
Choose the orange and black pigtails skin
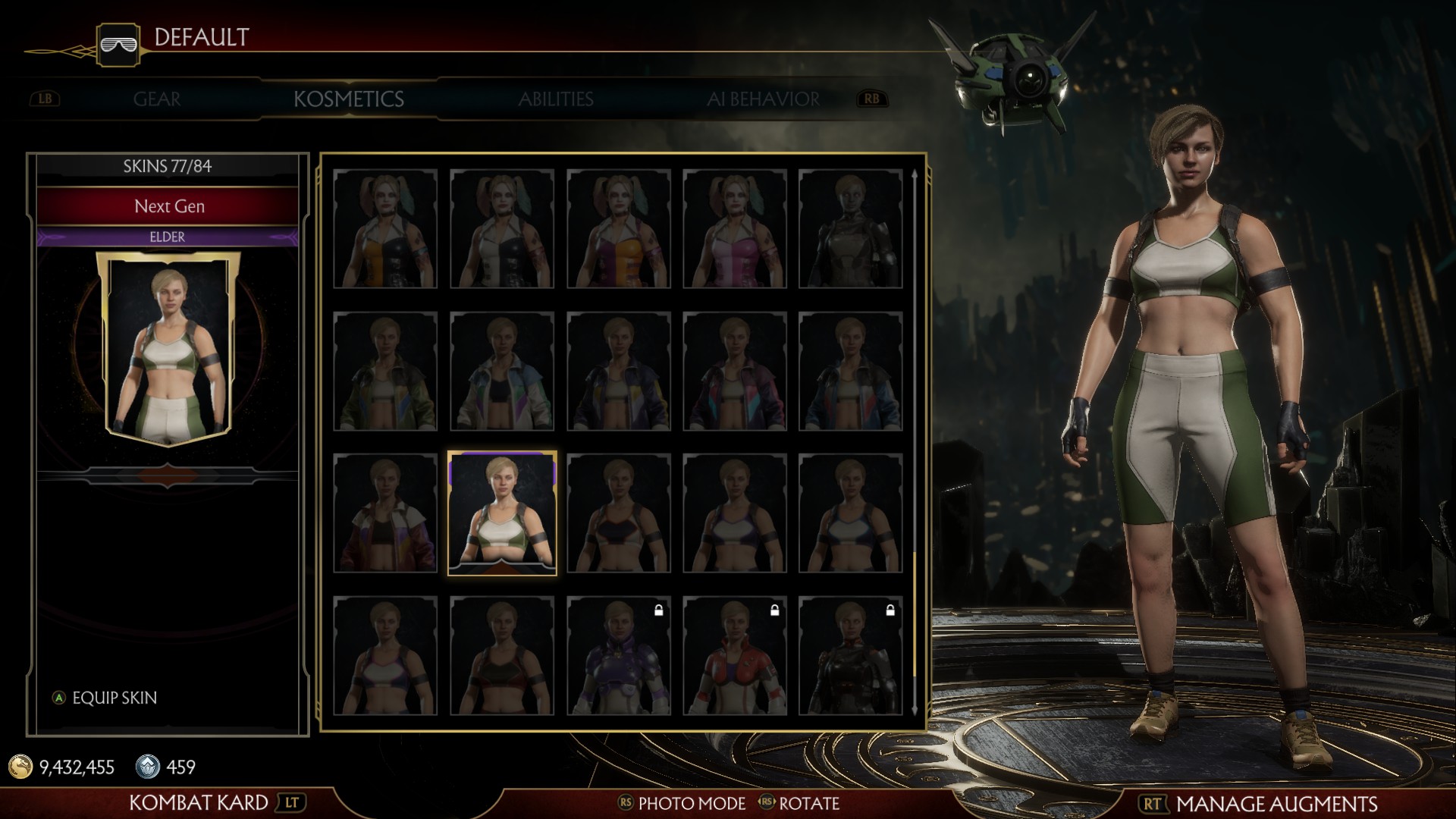385,228
